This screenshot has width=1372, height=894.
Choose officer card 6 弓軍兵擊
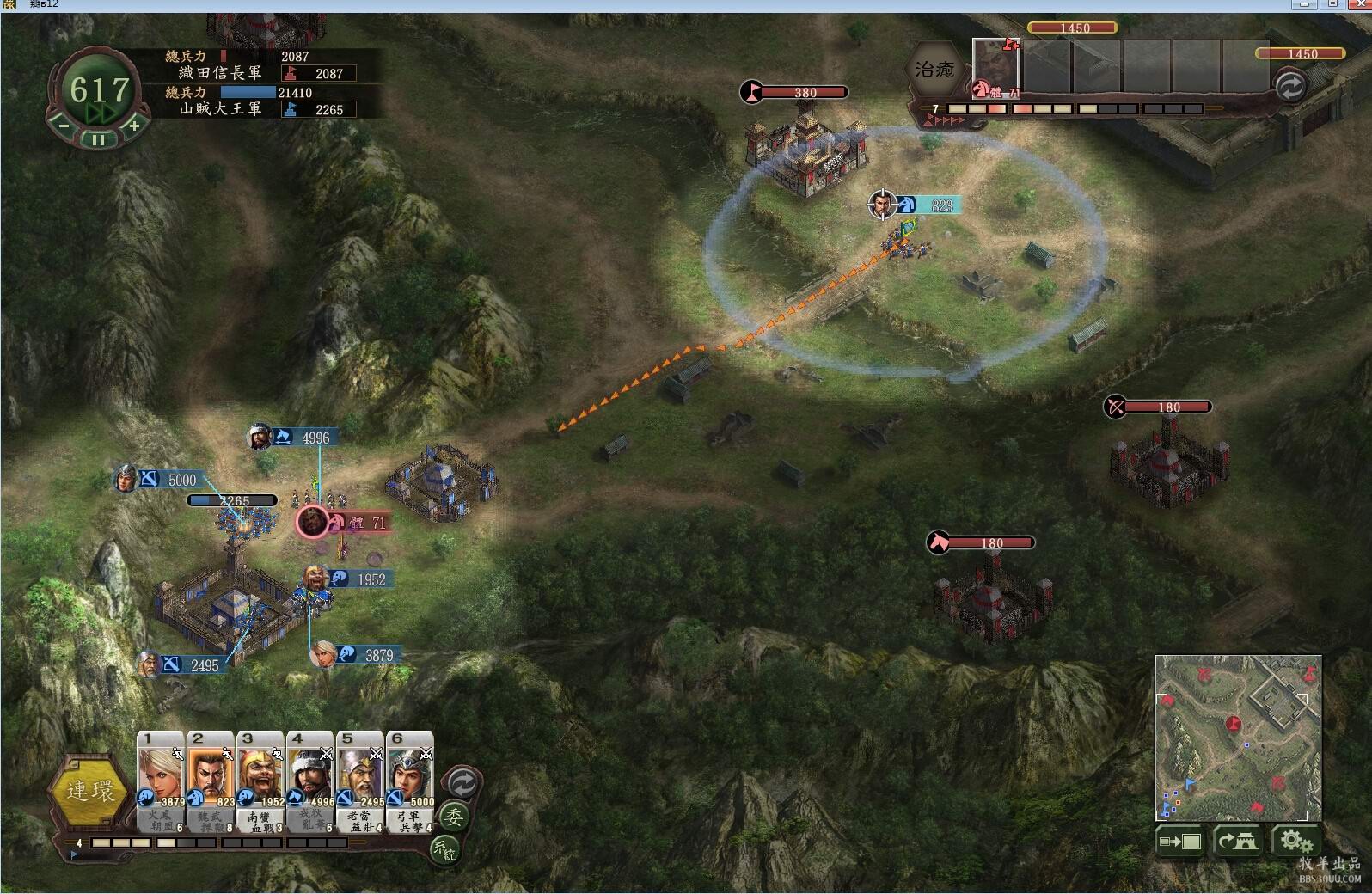[410, 781]
